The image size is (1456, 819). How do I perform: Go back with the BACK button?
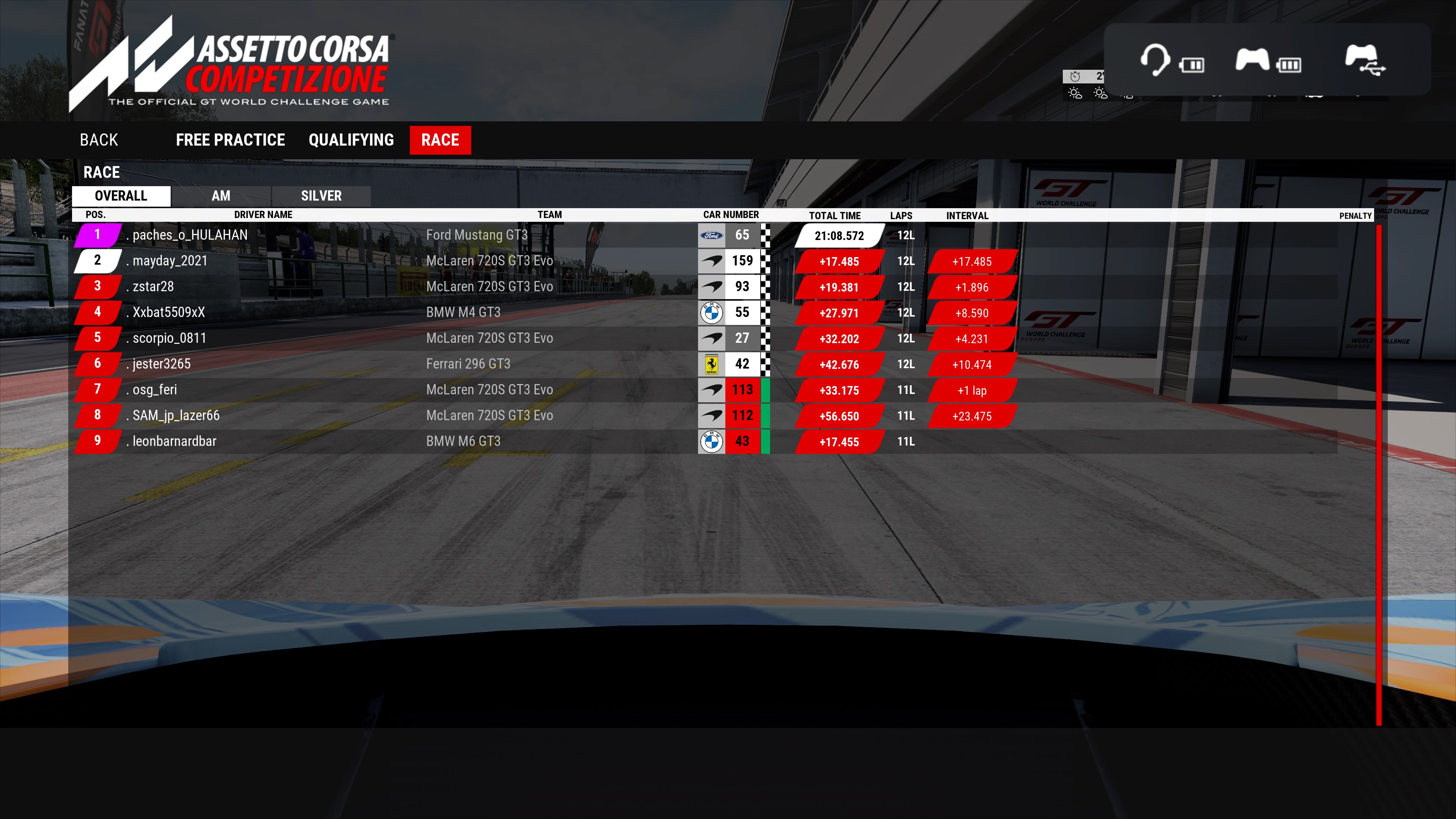(99, 140)
